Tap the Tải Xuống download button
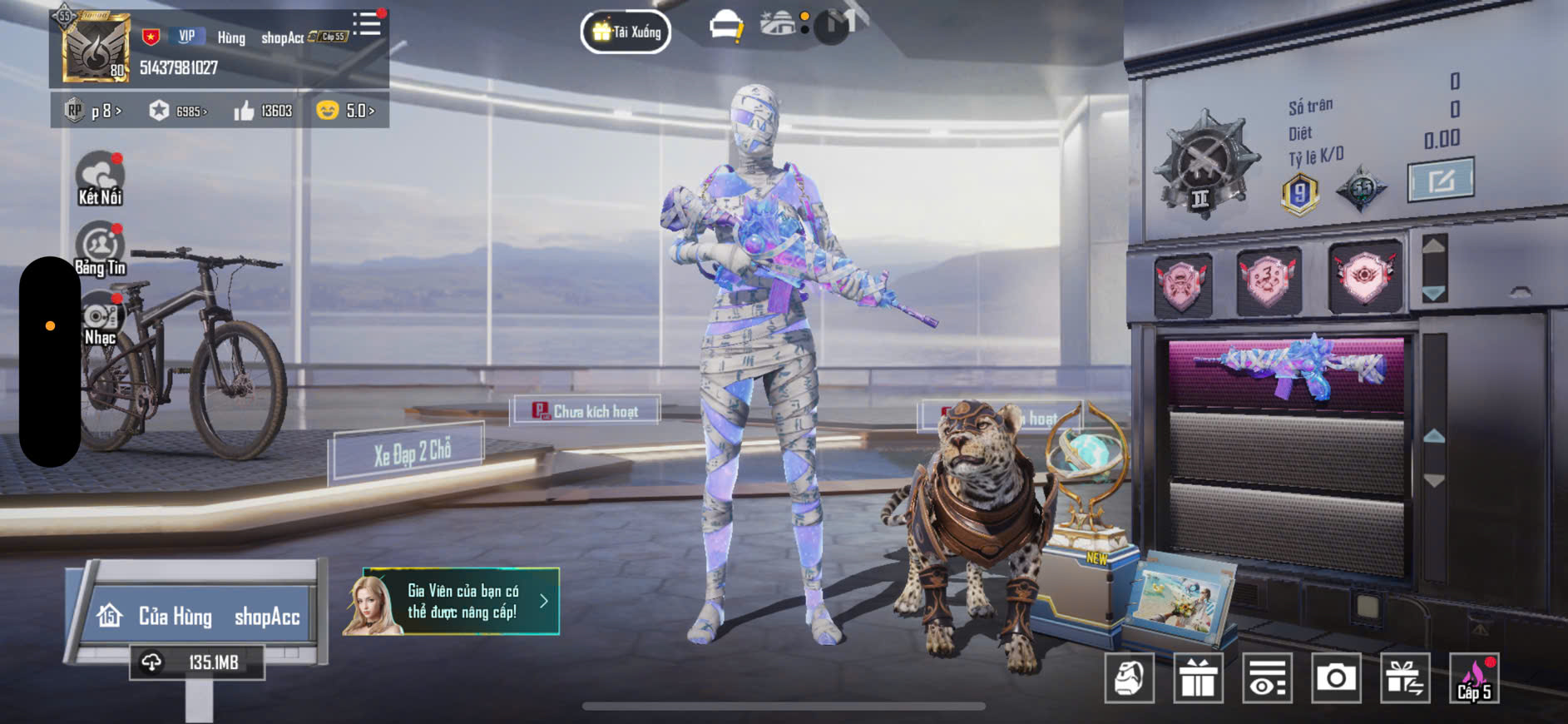 pos(626,32)
